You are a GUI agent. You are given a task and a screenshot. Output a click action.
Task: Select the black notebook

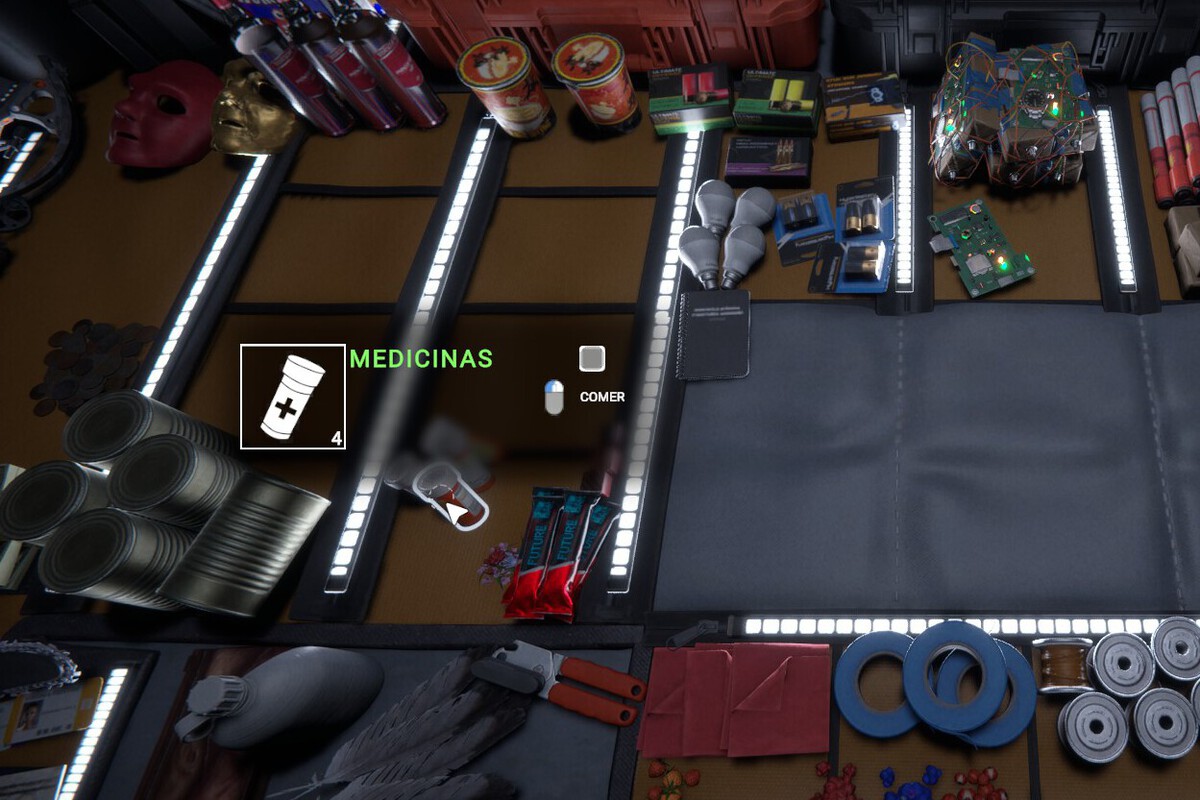712,334
